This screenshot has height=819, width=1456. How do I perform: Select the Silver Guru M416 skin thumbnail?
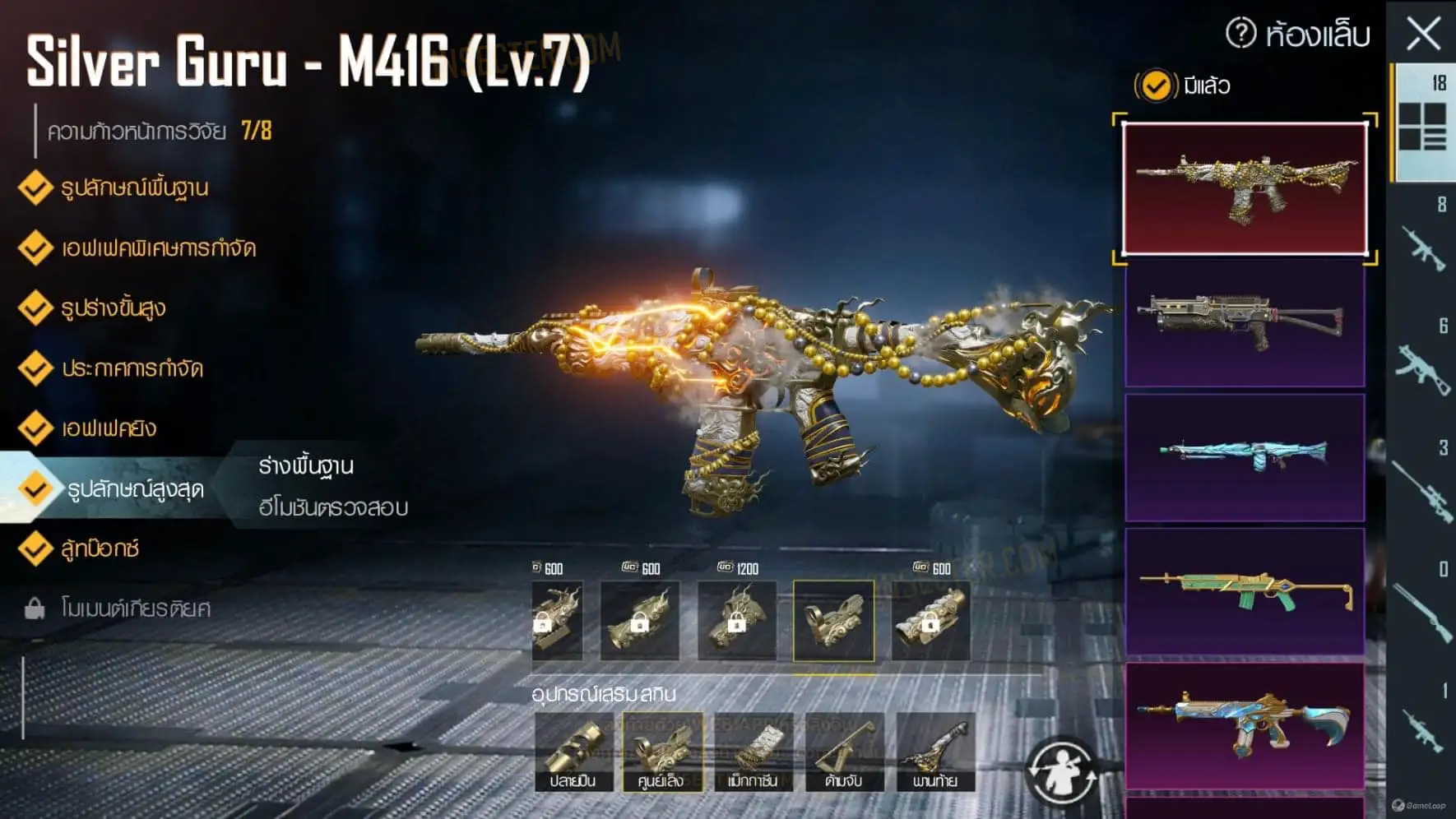1245,189
